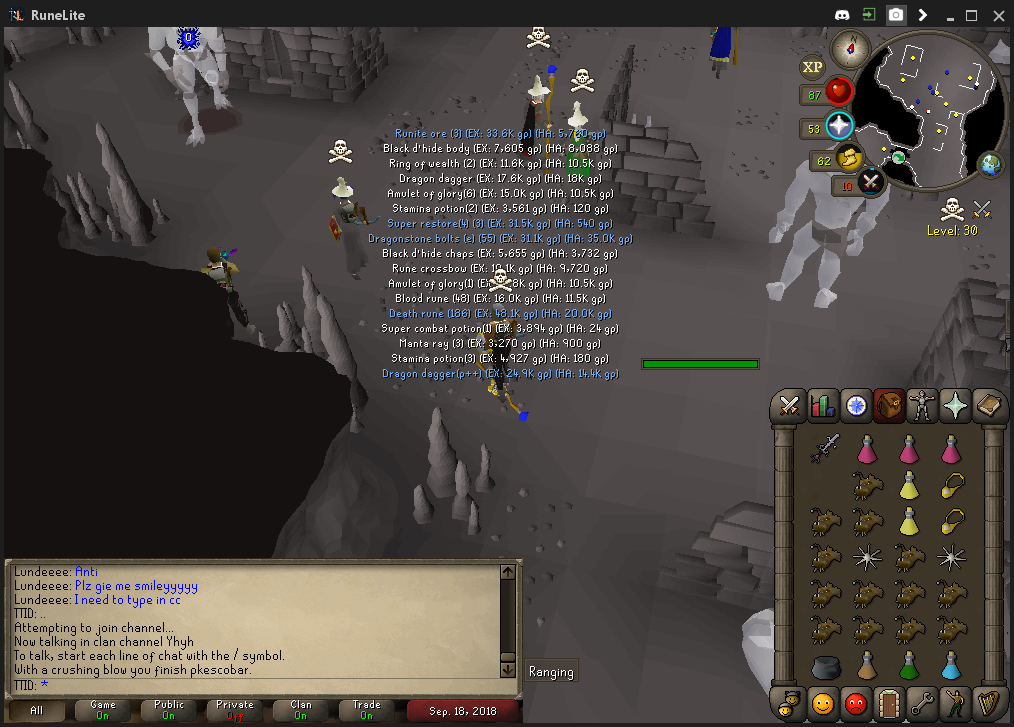Select the Private chat filter

(236, 710)
